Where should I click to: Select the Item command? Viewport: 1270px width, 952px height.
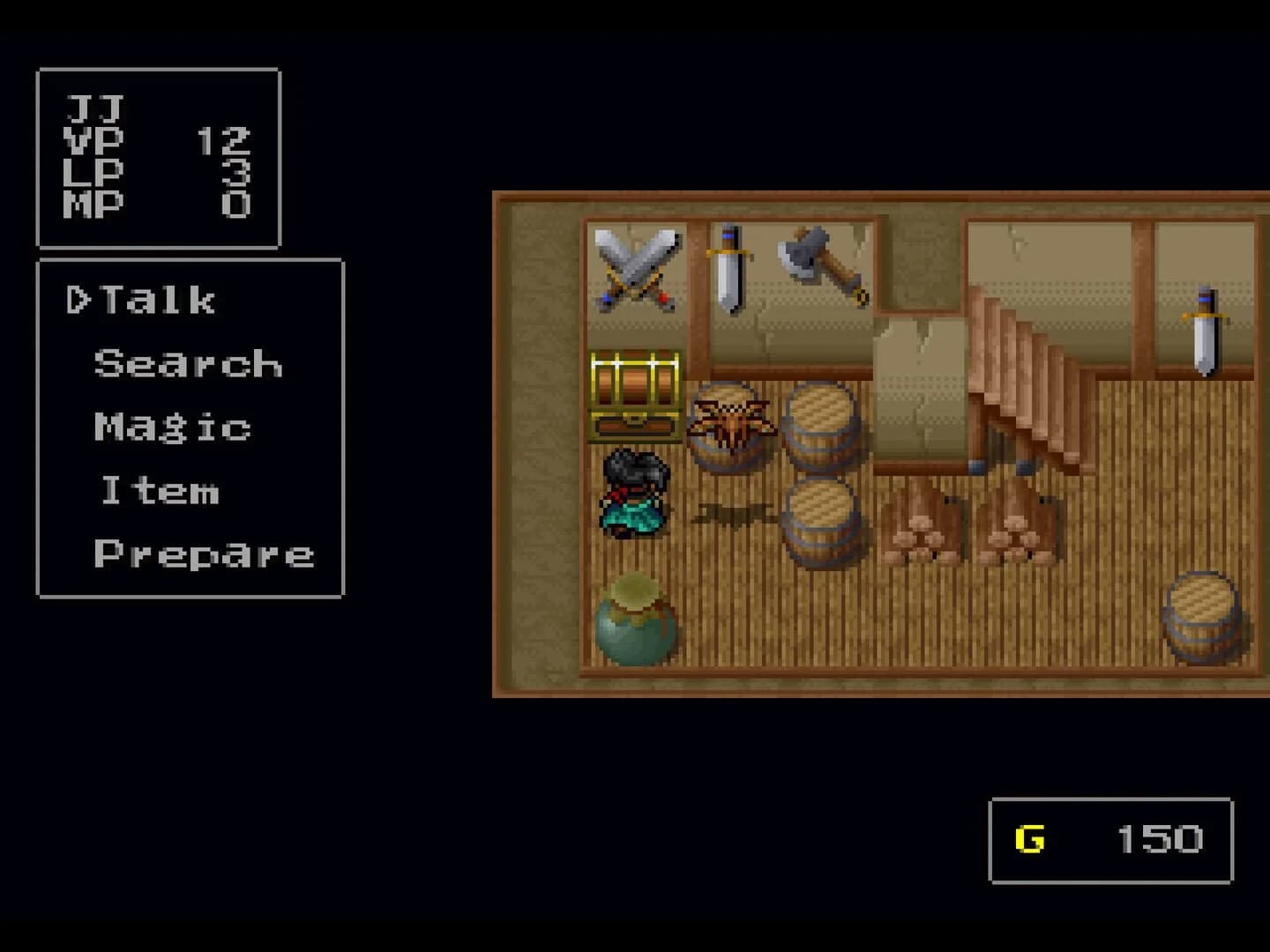pos(161,491)
